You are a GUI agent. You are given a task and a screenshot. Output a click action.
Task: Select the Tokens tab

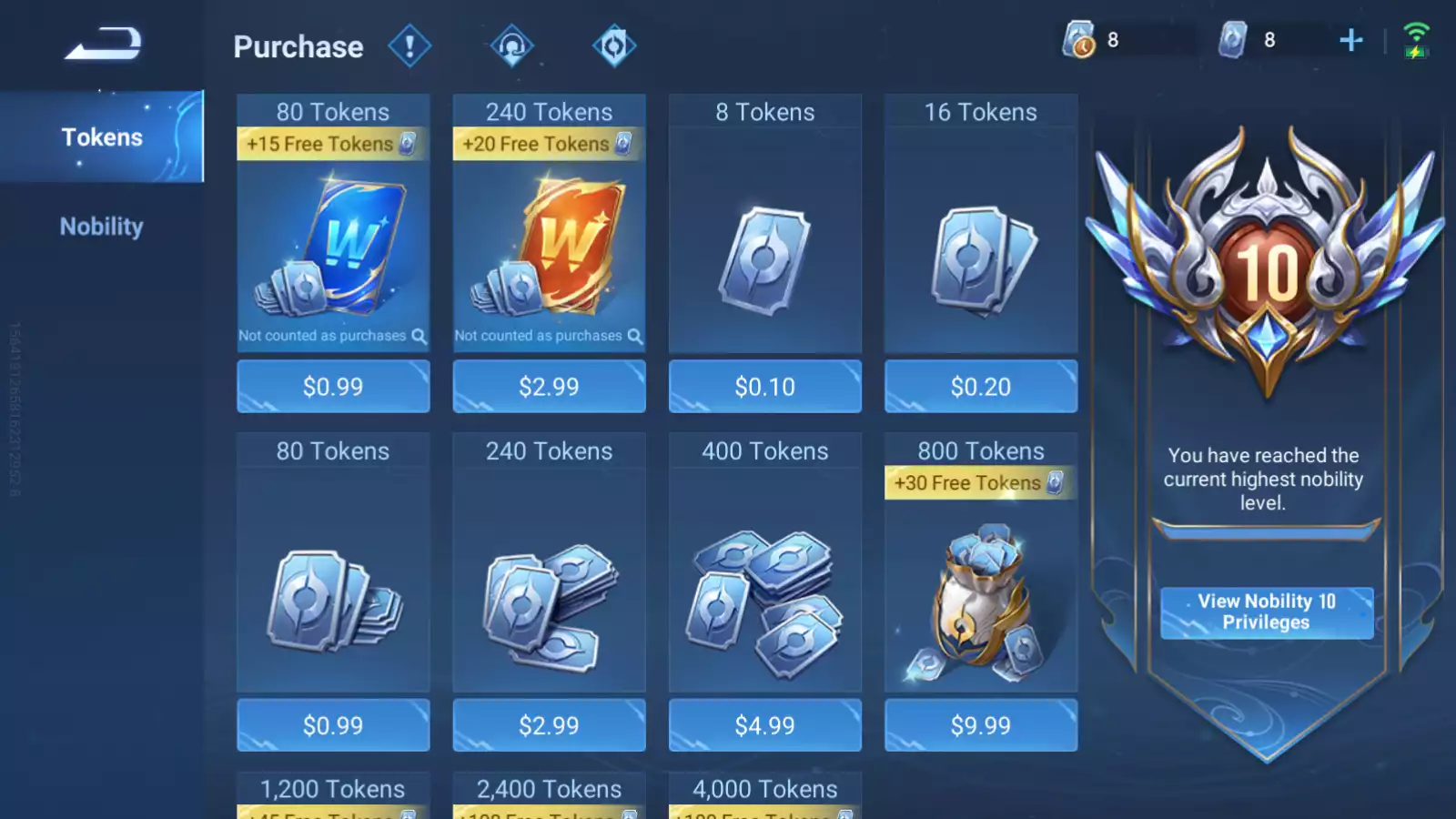tap(102, 137)
